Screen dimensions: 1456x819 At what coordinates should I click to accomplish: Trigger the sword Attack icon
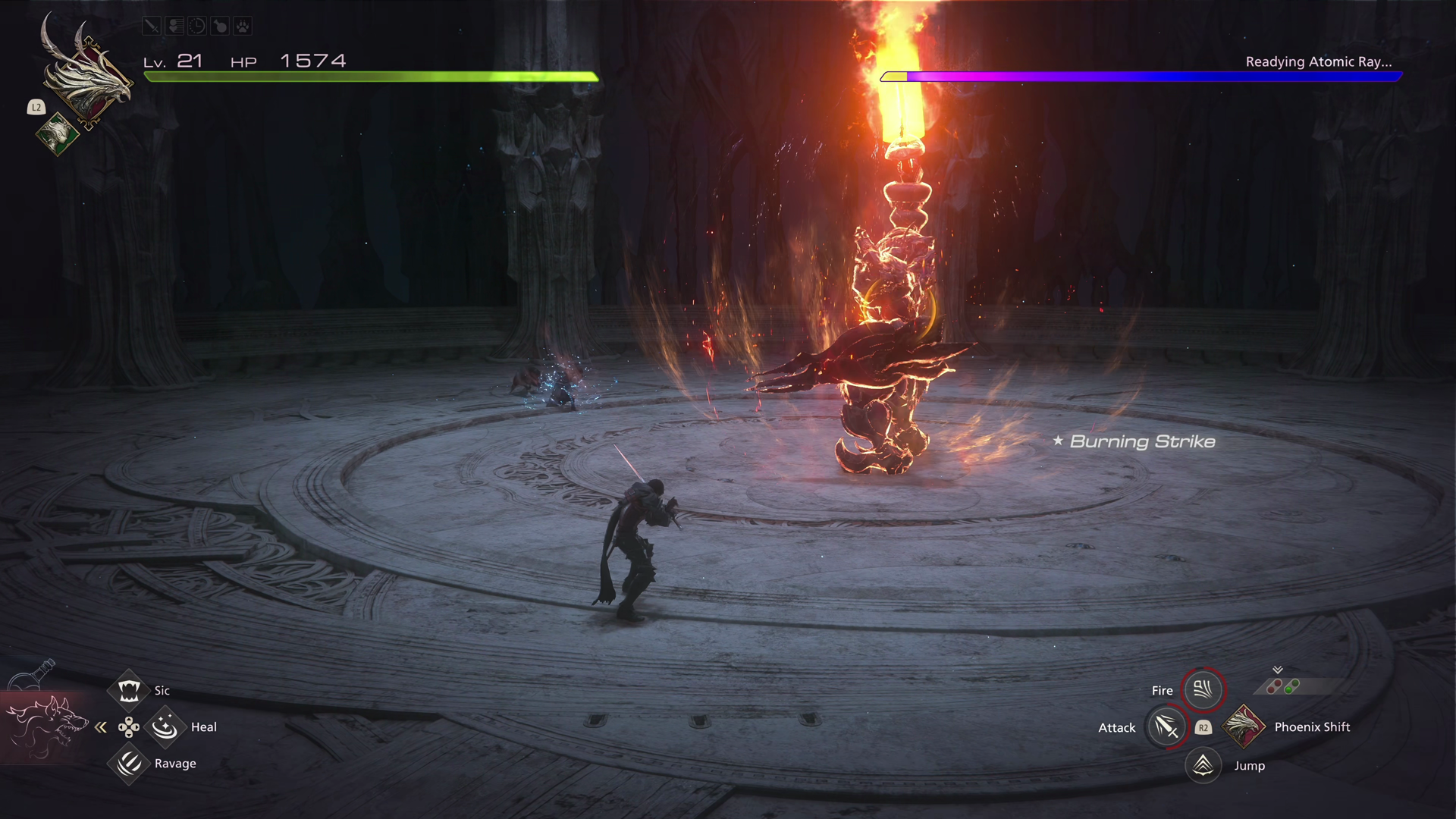coord(1166,727)
